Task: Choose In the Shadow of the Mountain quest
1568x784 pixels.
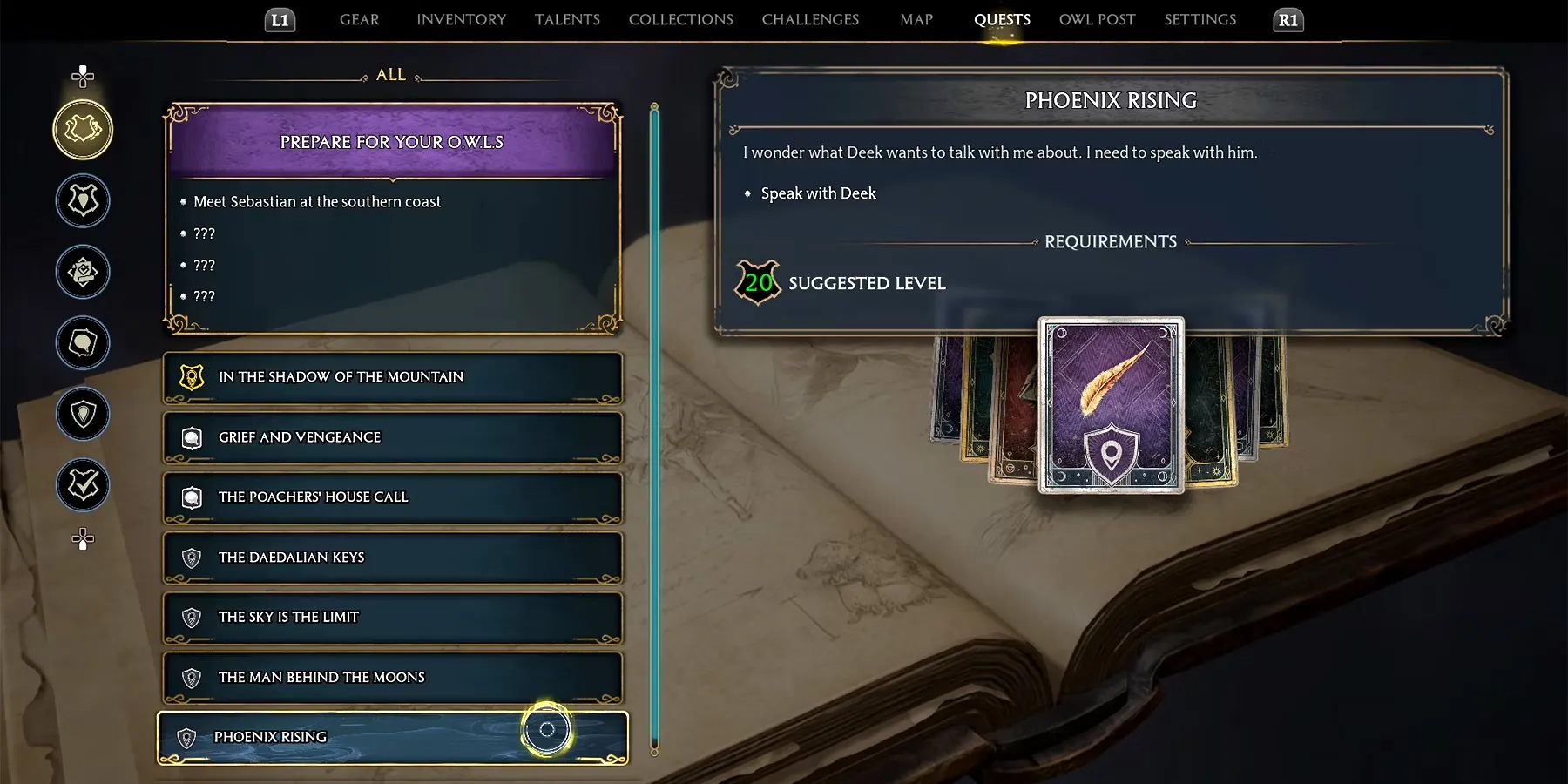Action: click(x=392, y=377)
